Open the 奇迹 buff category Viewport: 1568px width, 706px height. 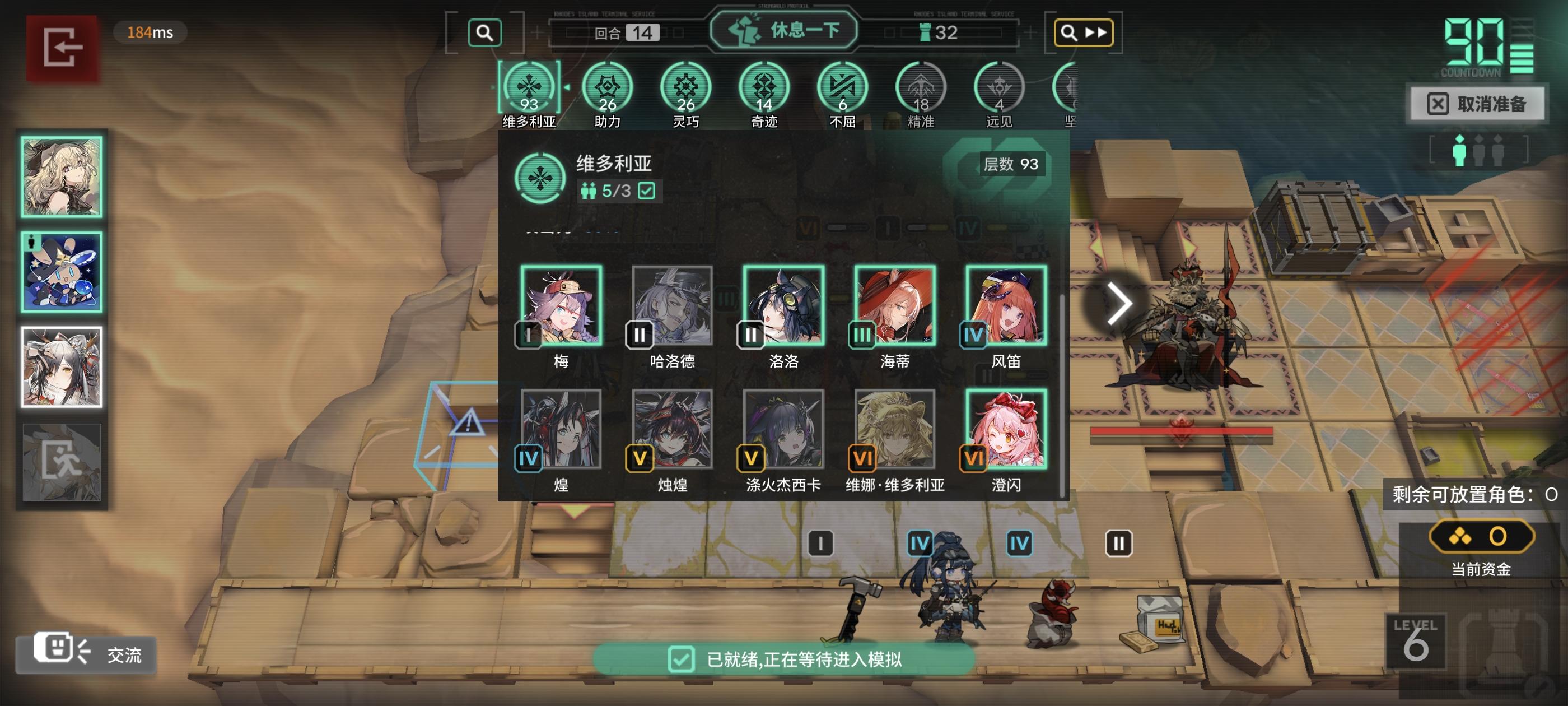(766, 87)
